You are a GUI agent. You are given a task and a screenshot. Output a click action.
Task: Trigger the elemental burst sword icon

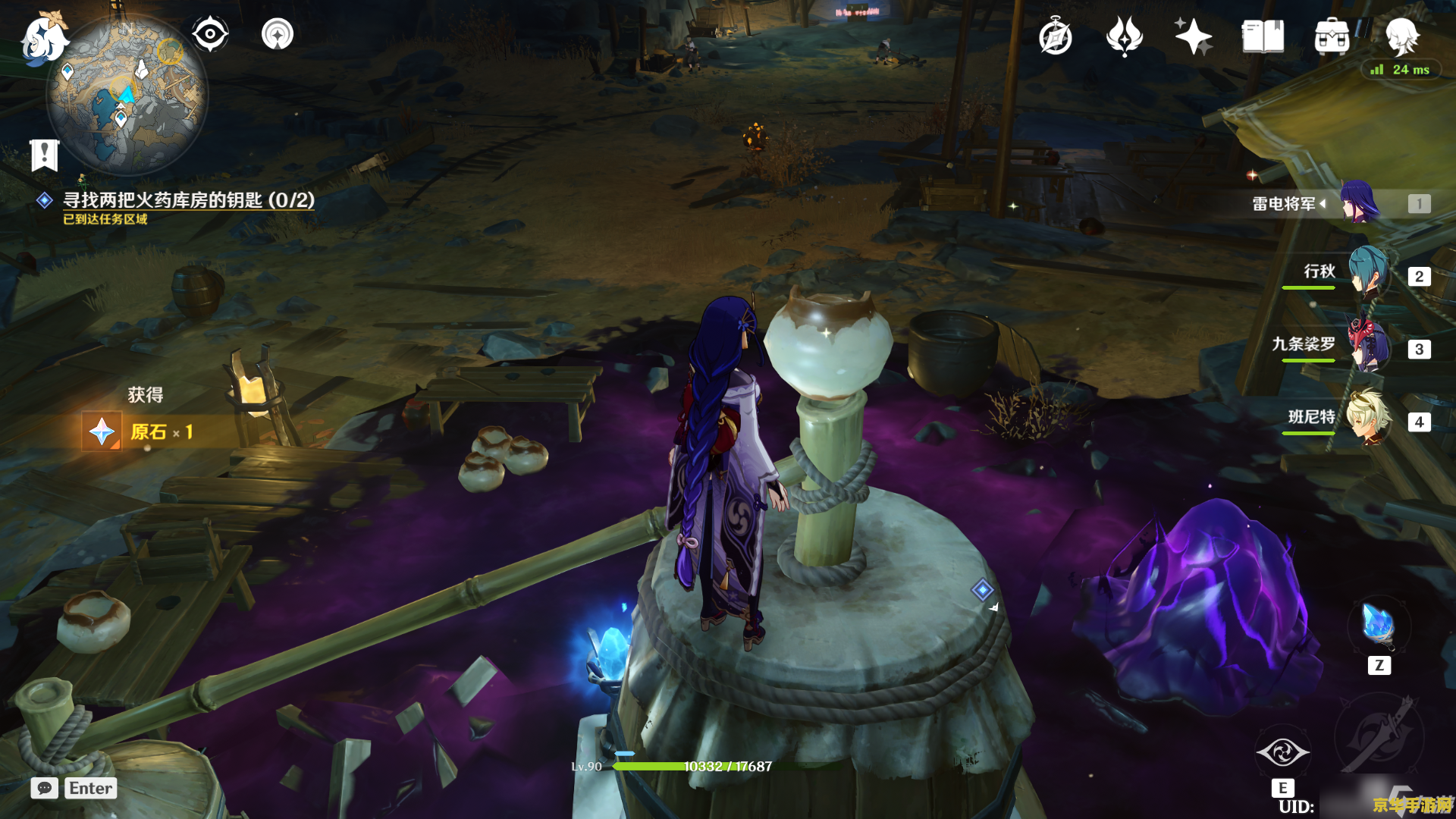(1379, 736)
